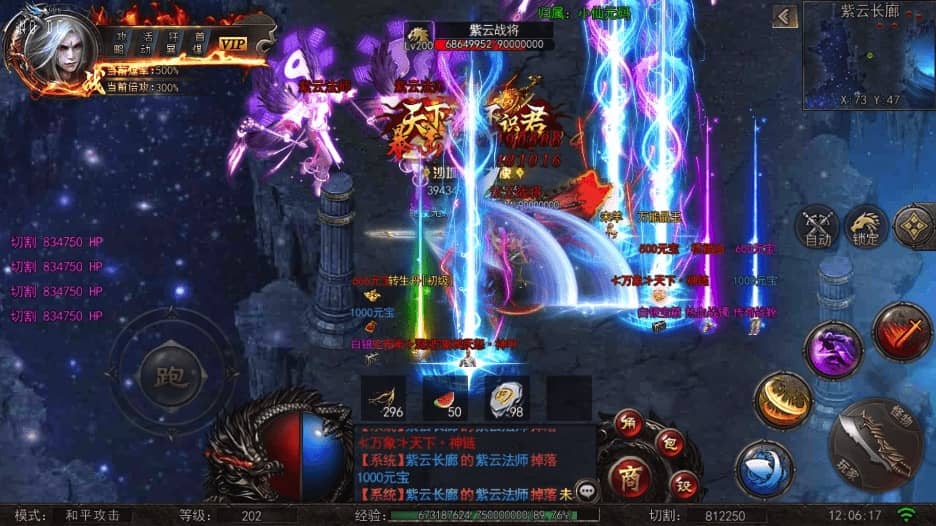Cast the red flaming sword skill
Screen dimensions: 936x526
point(901,333)
